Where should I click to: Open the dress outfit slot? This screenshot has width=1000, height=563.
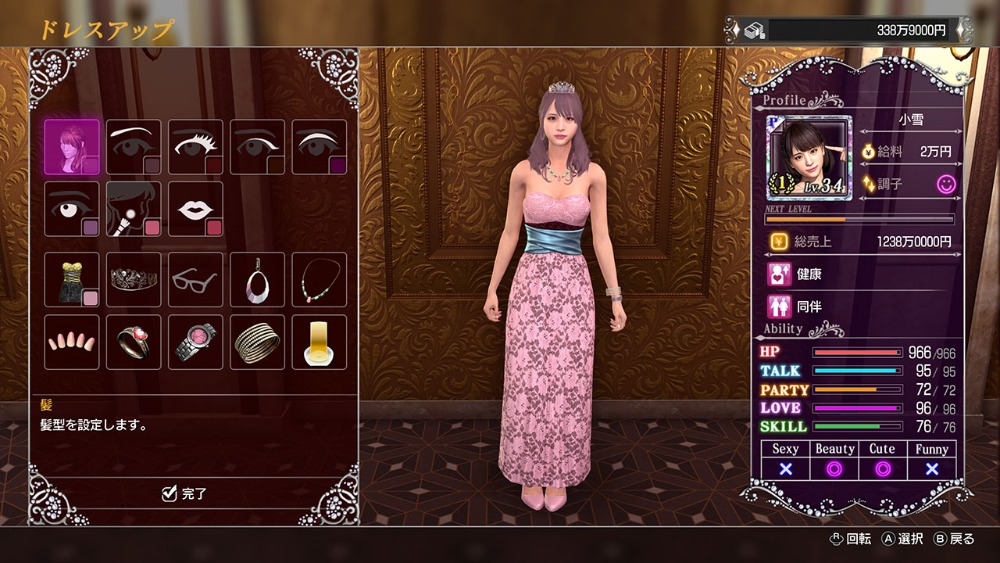tap(72, 279)
